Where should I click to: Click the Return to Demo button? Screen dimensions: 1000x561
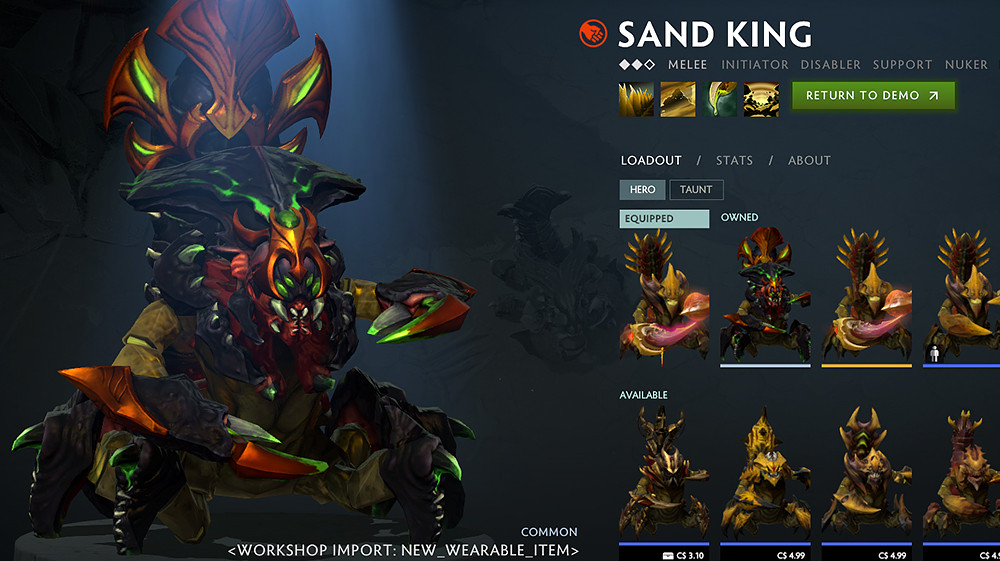coord(873,96)
